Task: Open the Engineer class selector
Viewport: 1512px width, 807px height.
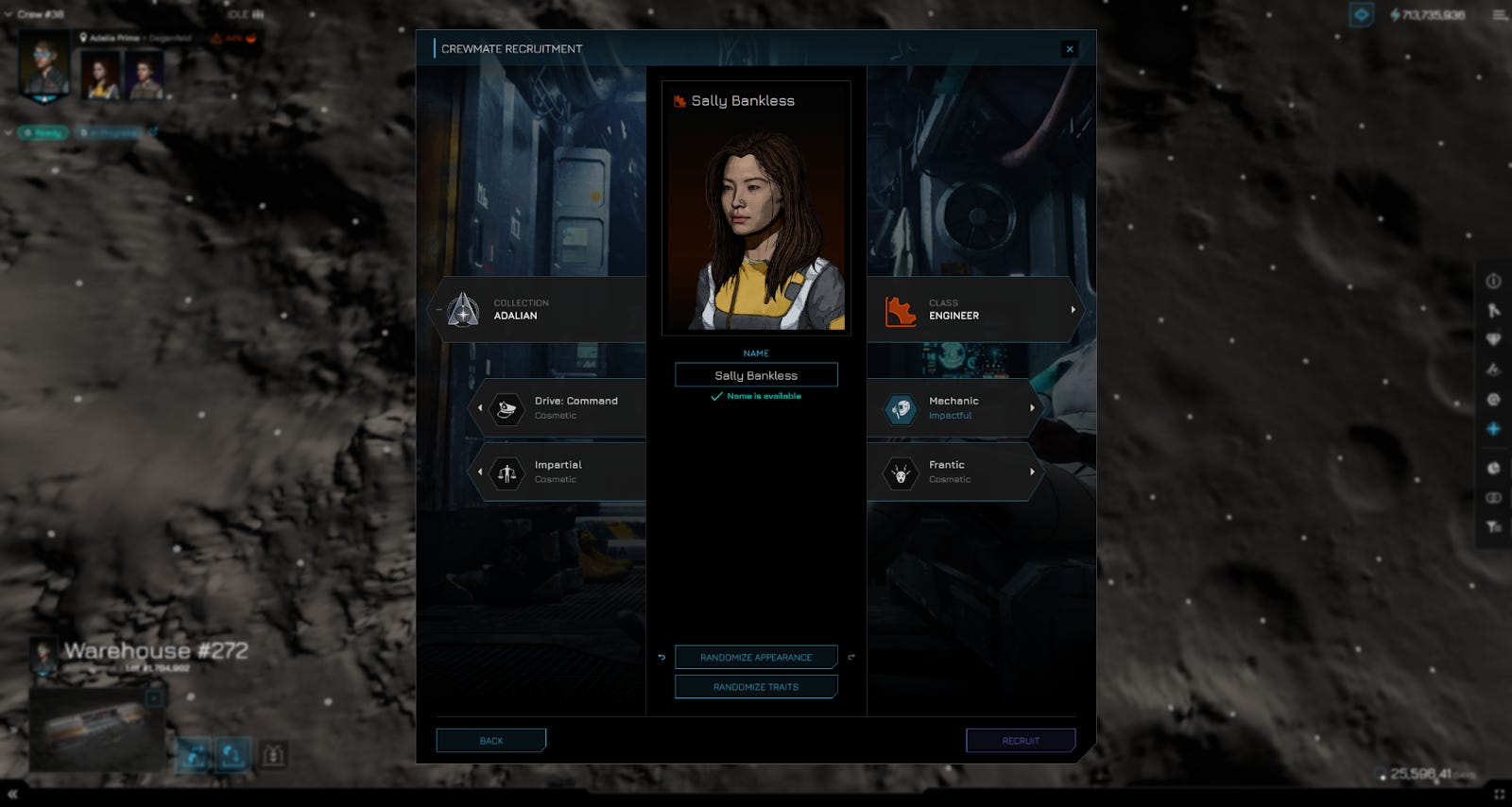Action: pos(973,310)
